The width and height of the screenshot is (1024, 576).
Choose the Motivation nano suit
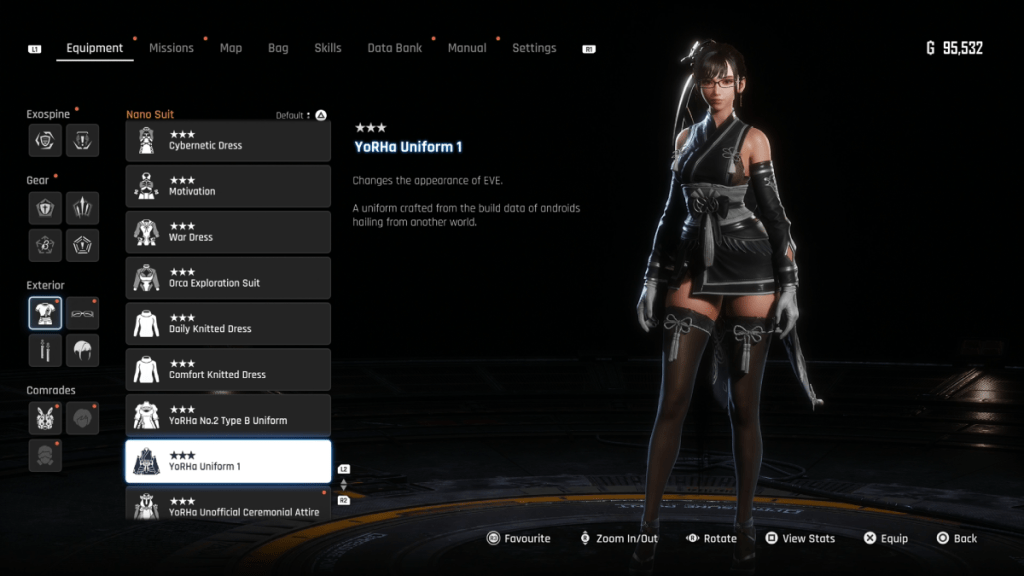click(x=228, y=186)
